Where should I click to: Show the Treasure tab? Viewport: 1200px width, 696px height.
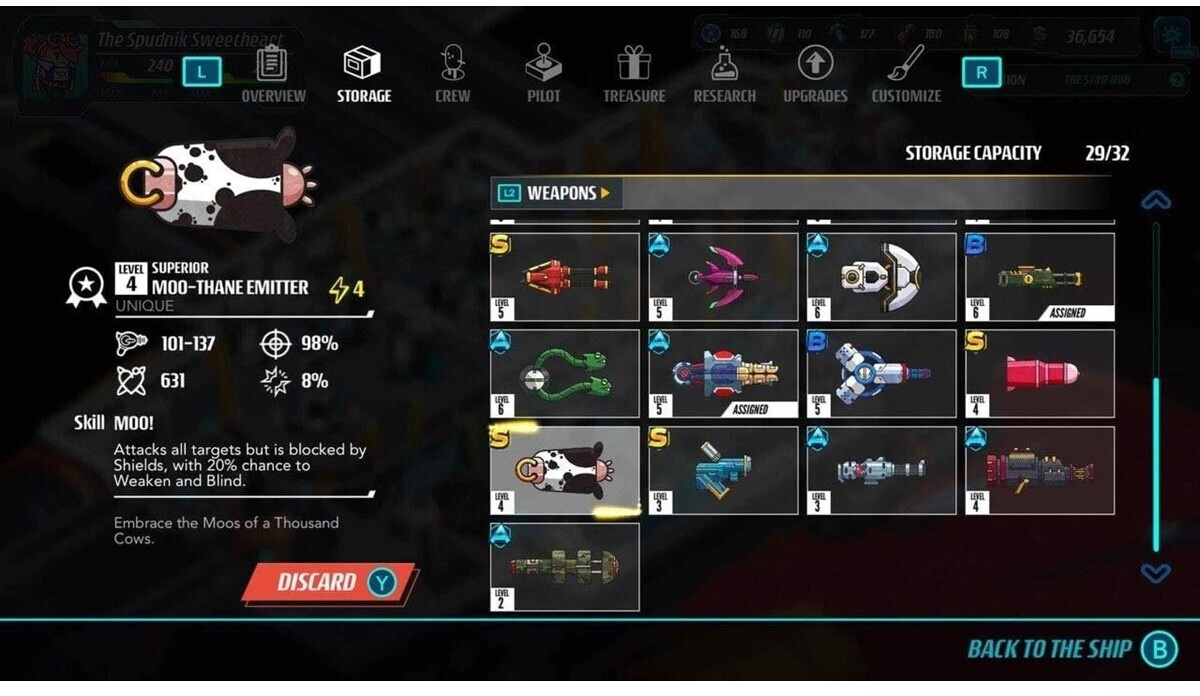[x=633, y=75]
